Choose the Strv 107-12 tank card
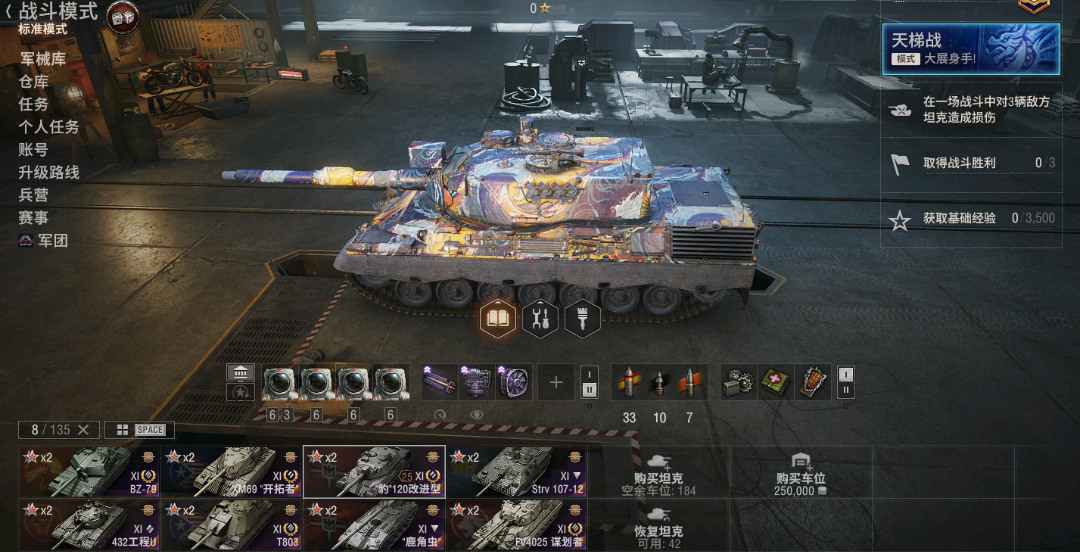The width and height of the screenshot is (1080, 552). (516, 471)
